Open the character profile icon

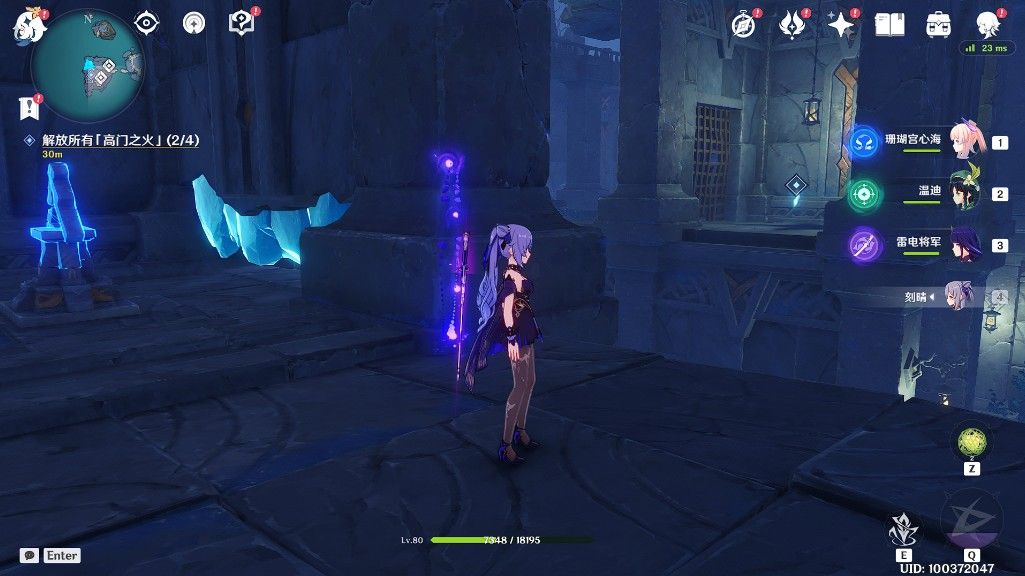point(988,25)
